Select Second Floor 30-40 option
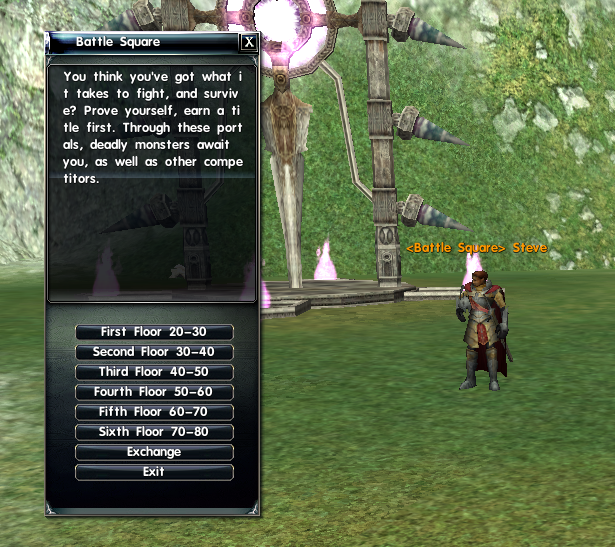Viewport: 615px width, 547px height. (x=154, y=352)
